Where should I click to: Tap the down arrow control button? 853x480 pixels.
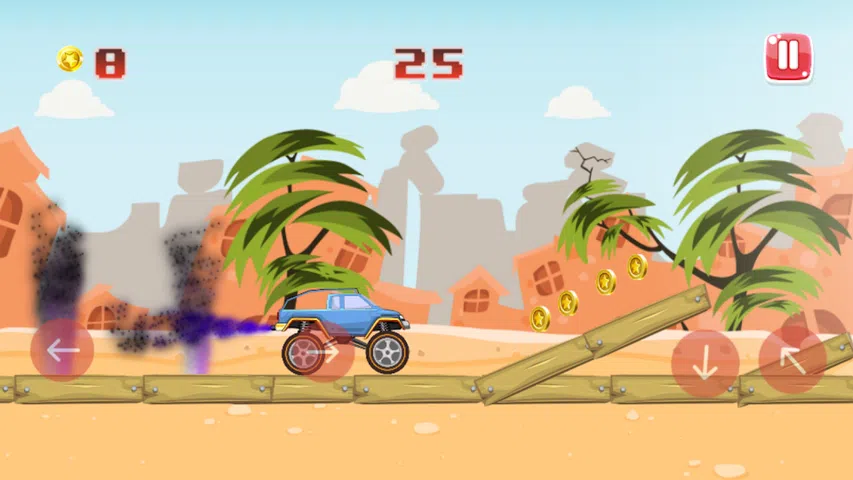705,362
